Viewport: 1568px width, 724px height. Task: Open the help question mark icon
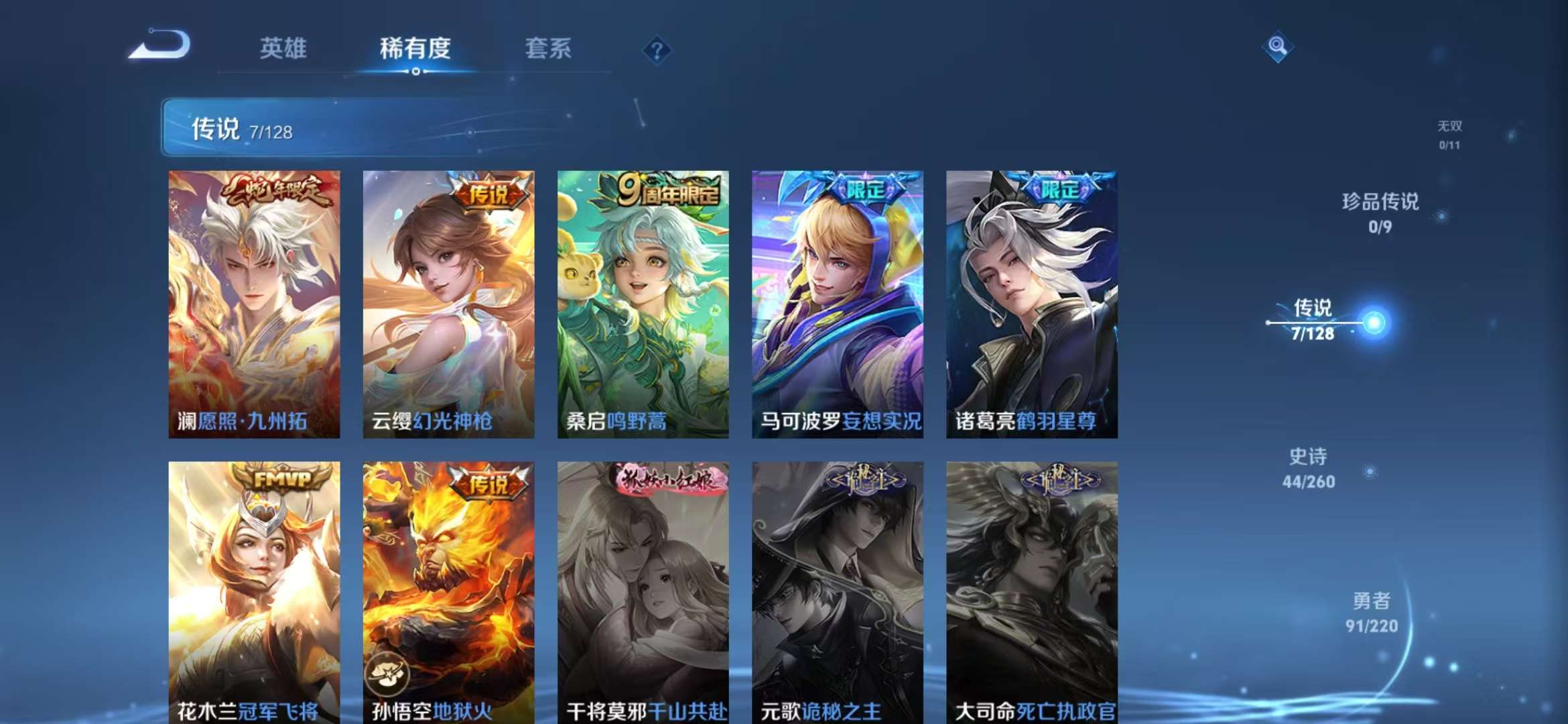pos(658,50)
